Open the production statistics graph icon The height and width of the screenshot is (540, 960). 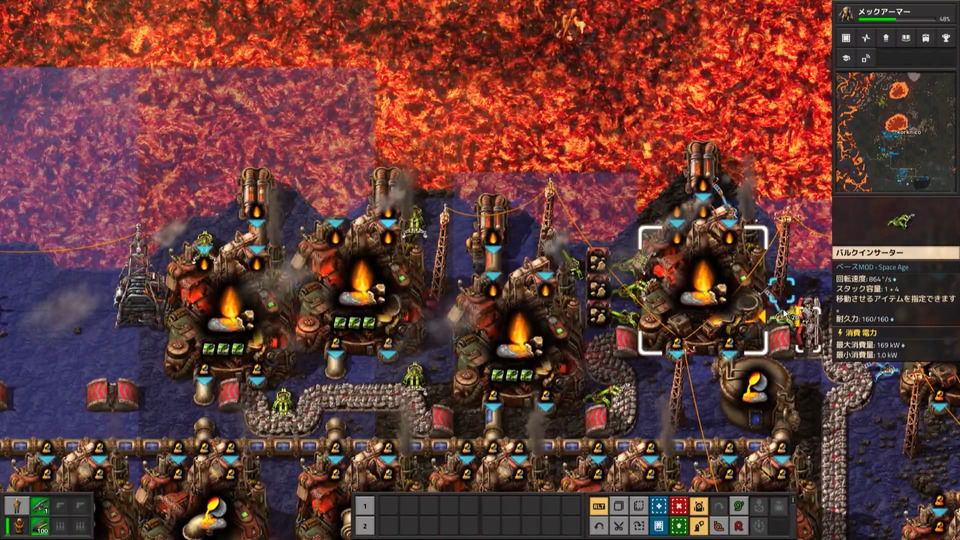click(x=865, y=38)
